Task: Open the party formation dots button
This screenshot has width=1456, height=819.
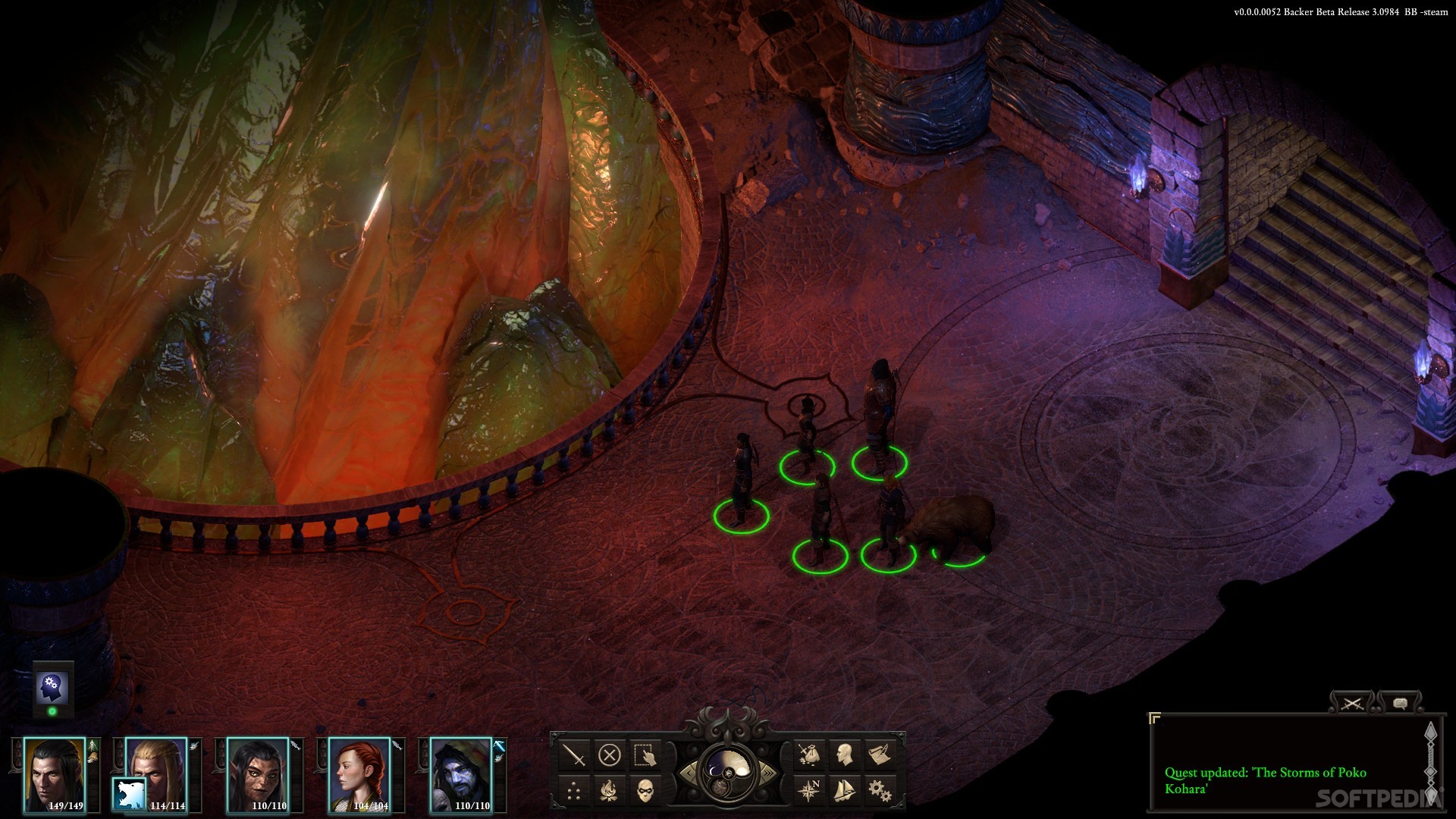Action: click(x=575, y=791)
